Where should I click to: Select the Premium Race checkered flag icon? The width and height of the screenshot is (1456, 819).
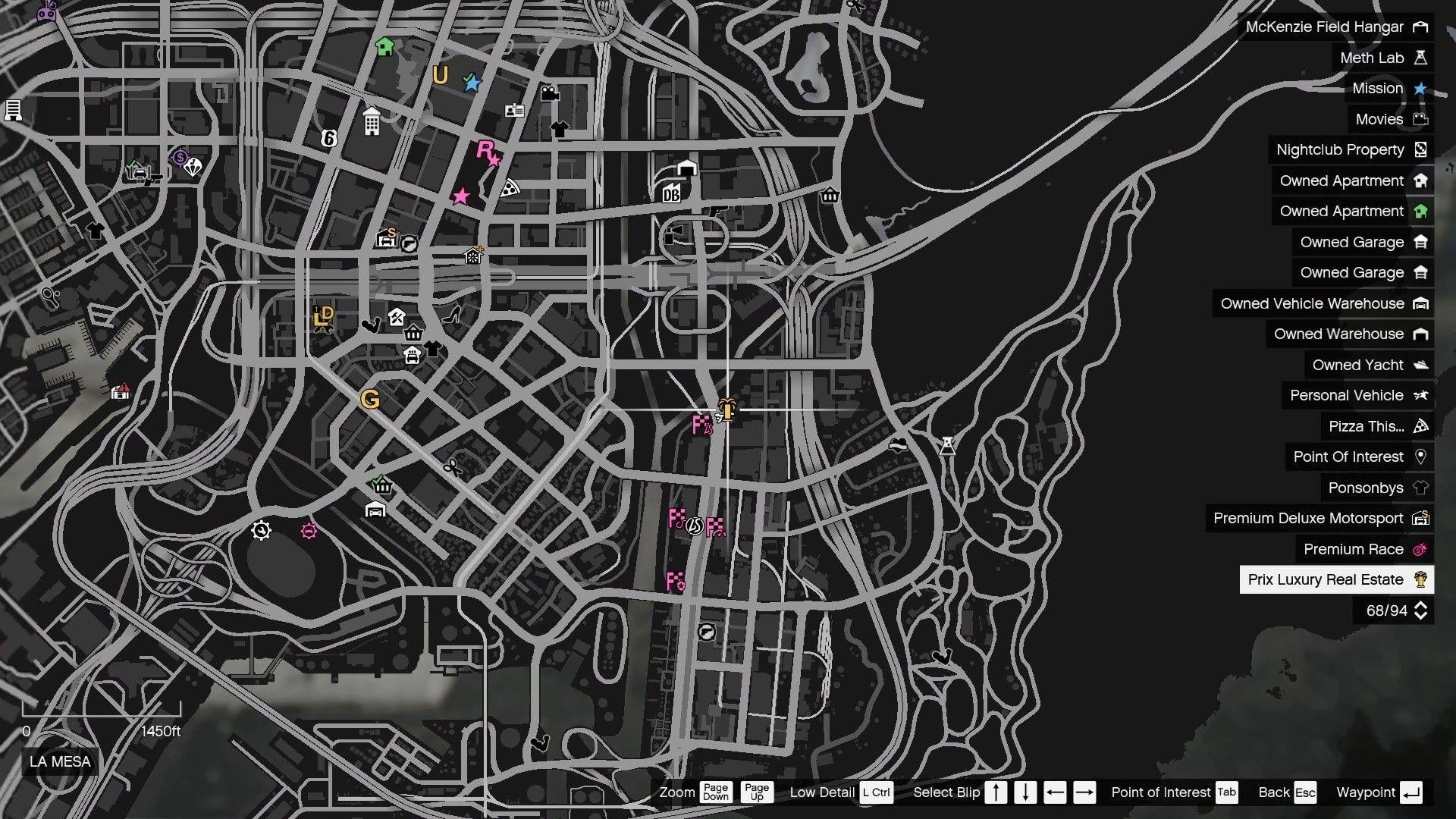[1420, 549]
